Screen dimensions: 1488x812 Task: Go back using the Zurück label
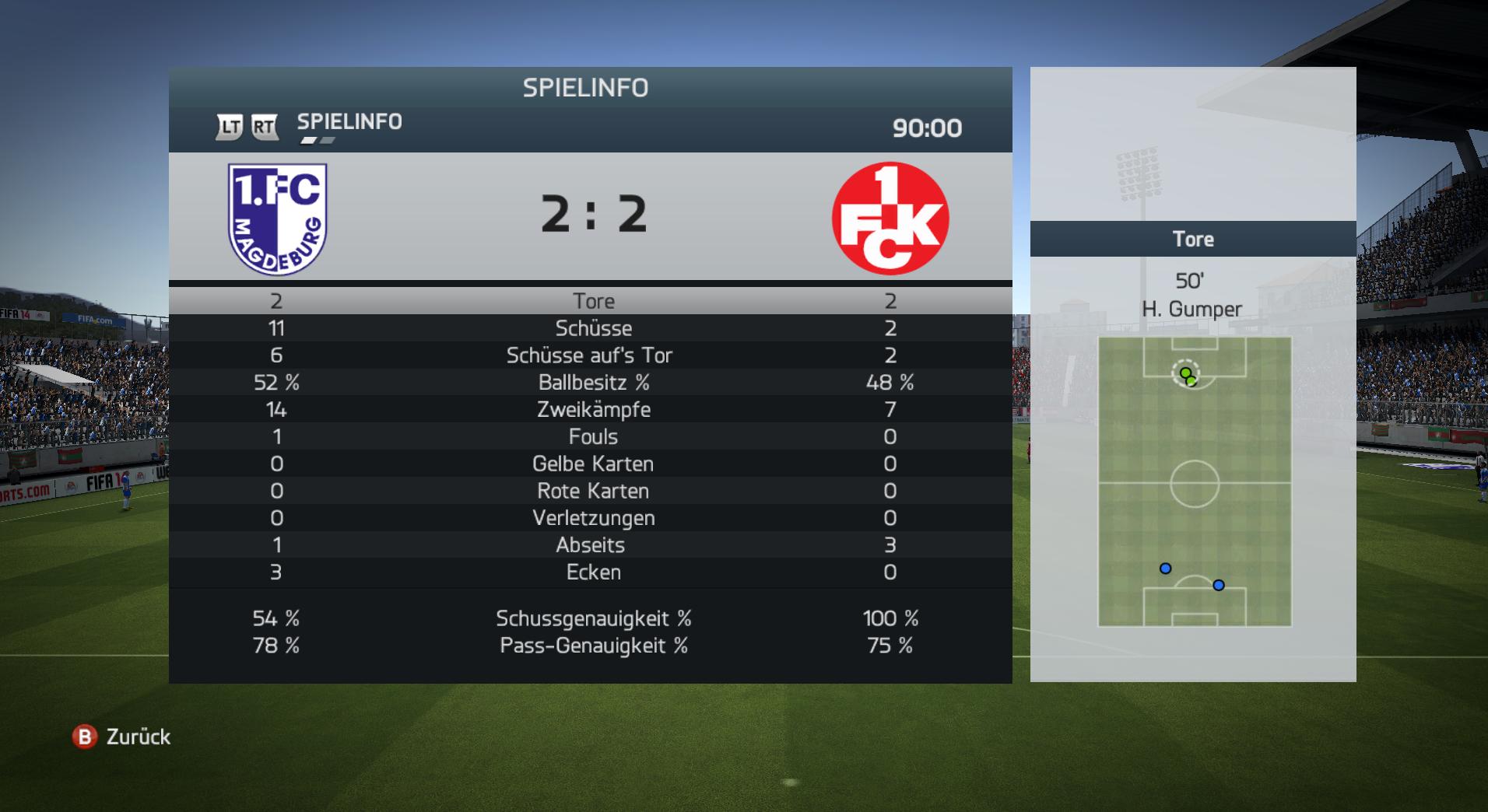click(x=138, y=737)
